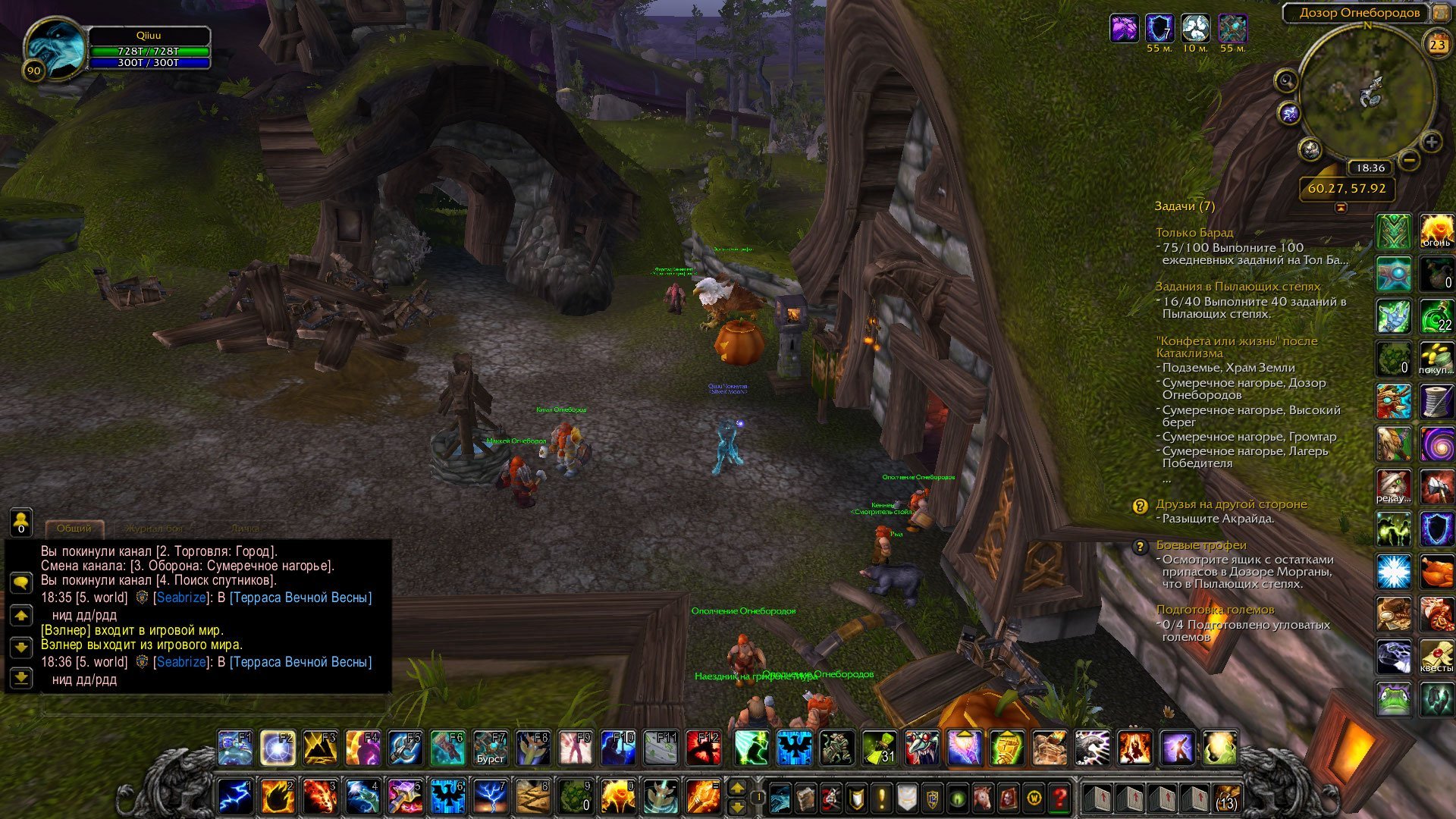Activate the F7 Бурст macro ability
Viewport: 1456px width, 819px height.
[490, 748]
